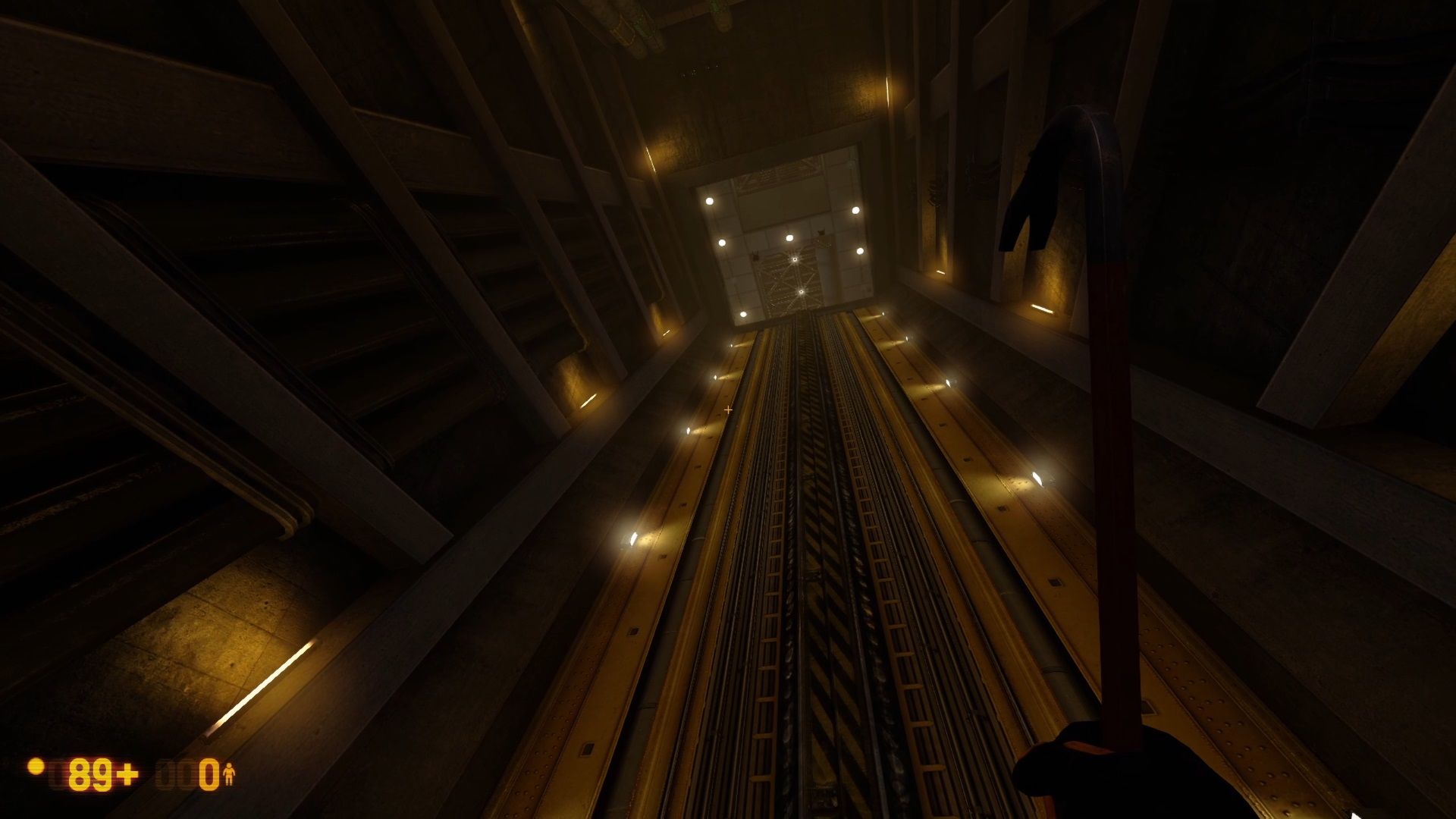Screen dimensions: 1456x819
Task: Toggle the bright lamp left of the elevator doors
Action: [709, 200]
